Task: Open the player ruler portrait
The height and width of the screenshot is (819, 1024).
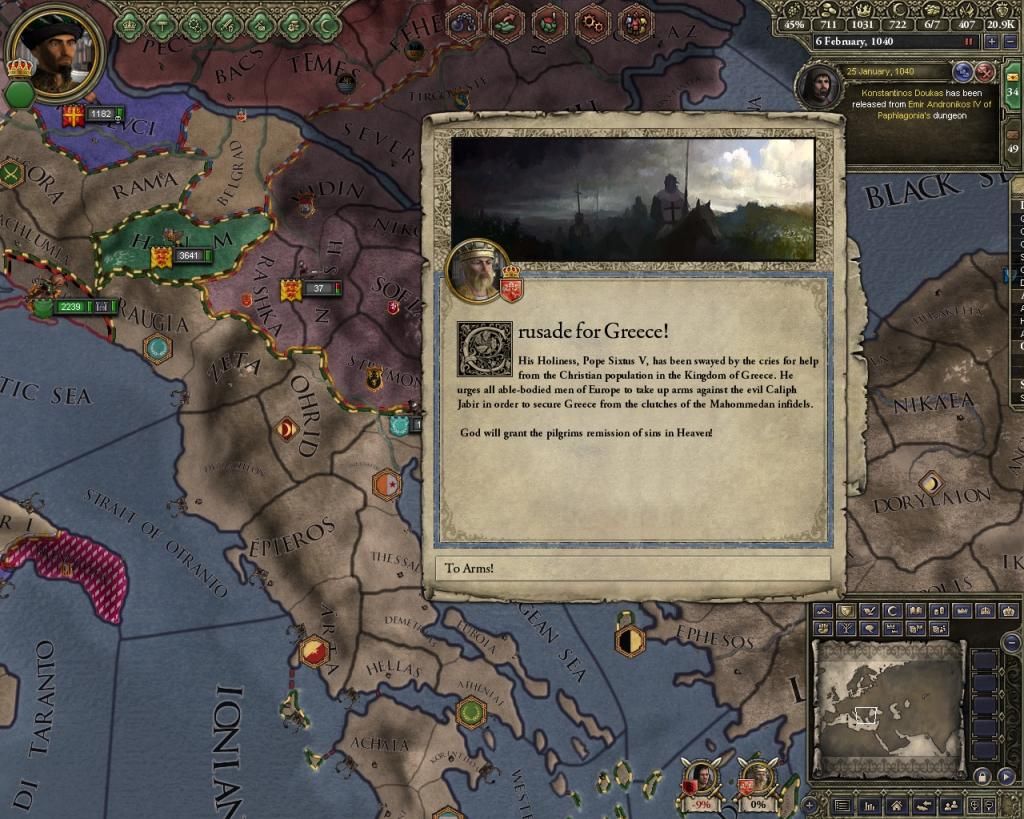Action: 55,50
